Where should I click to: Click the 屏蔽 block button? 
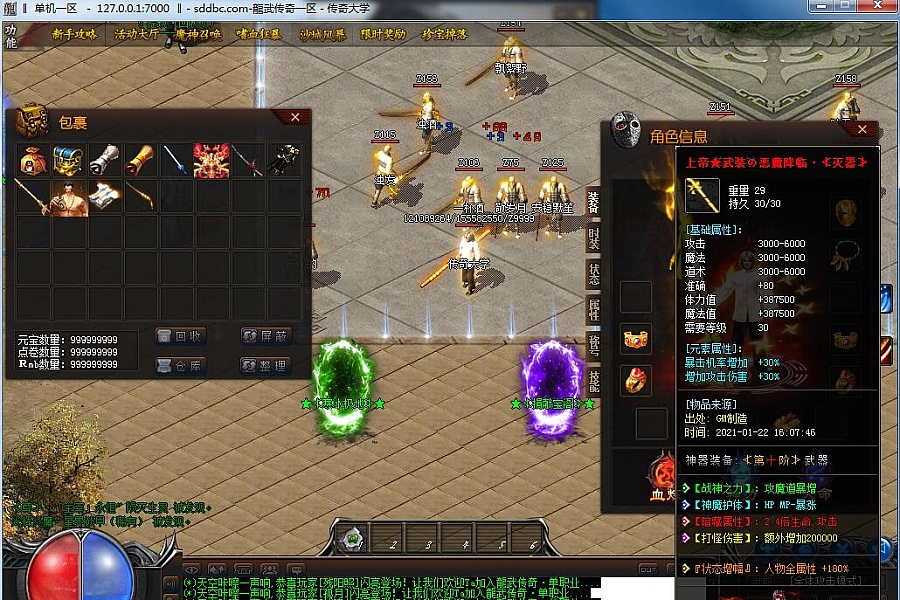[266, 336]
